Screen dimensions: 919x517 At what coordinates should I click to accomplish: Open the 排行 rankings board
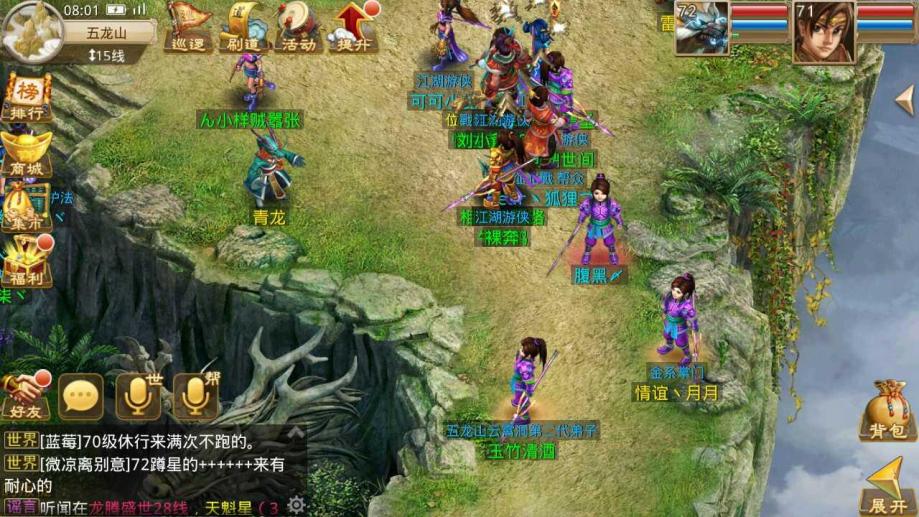(x=26, y=97)
